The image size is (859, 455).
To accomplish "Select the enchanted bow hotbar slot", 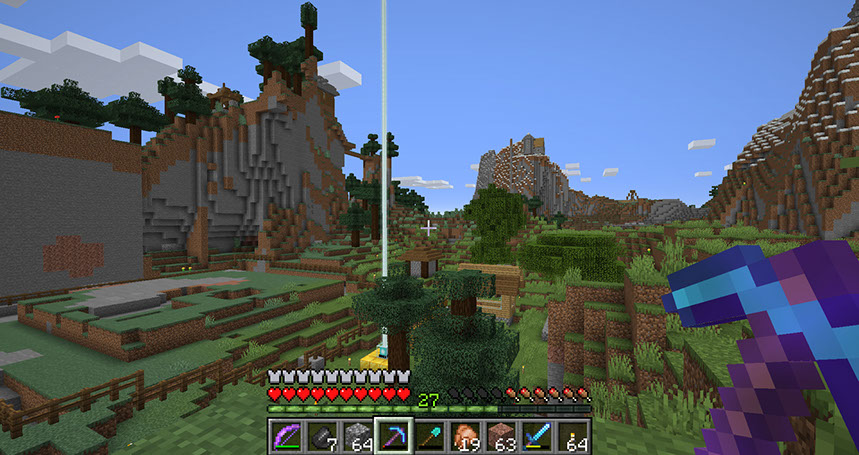I will point(286,436).
